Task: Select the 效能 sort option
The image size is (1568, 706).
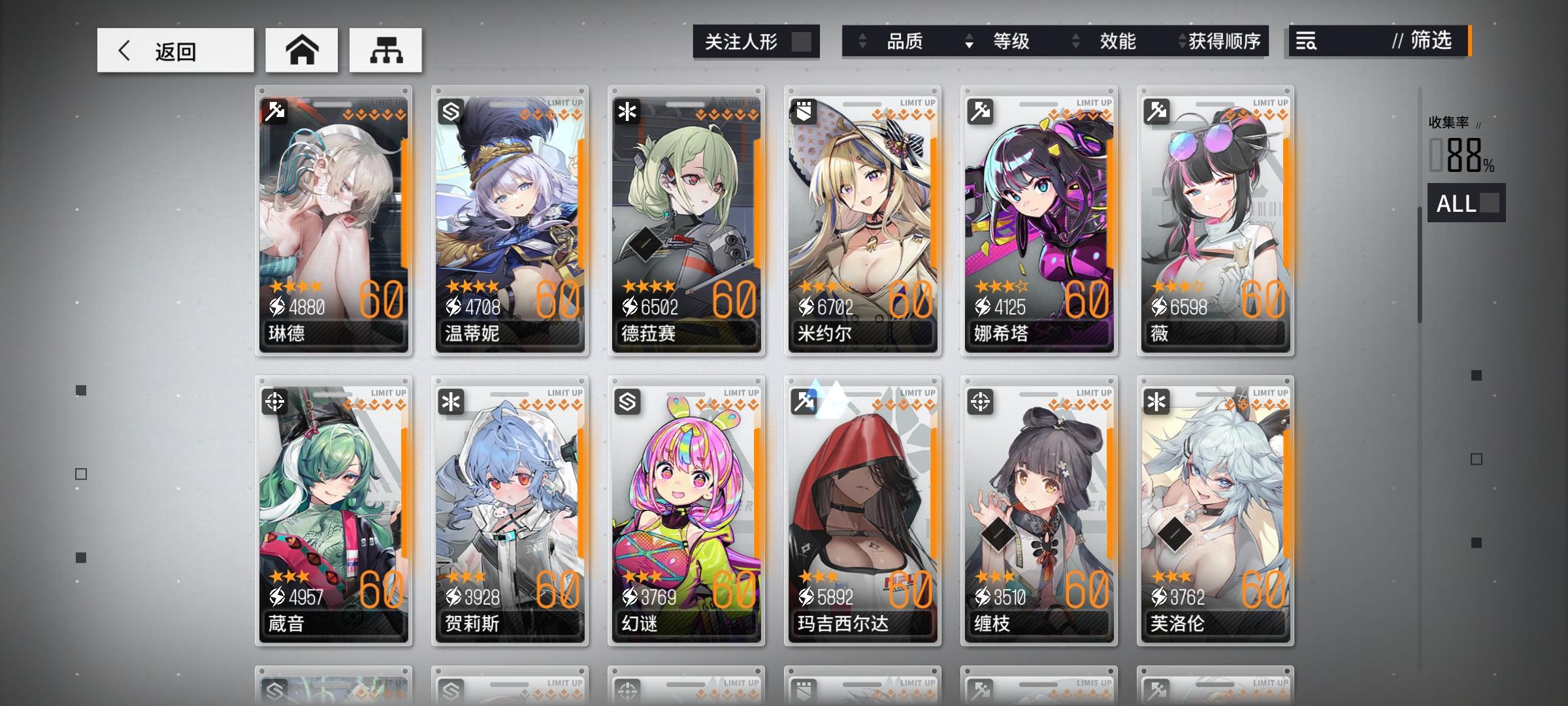Action: pos(1119,42)
